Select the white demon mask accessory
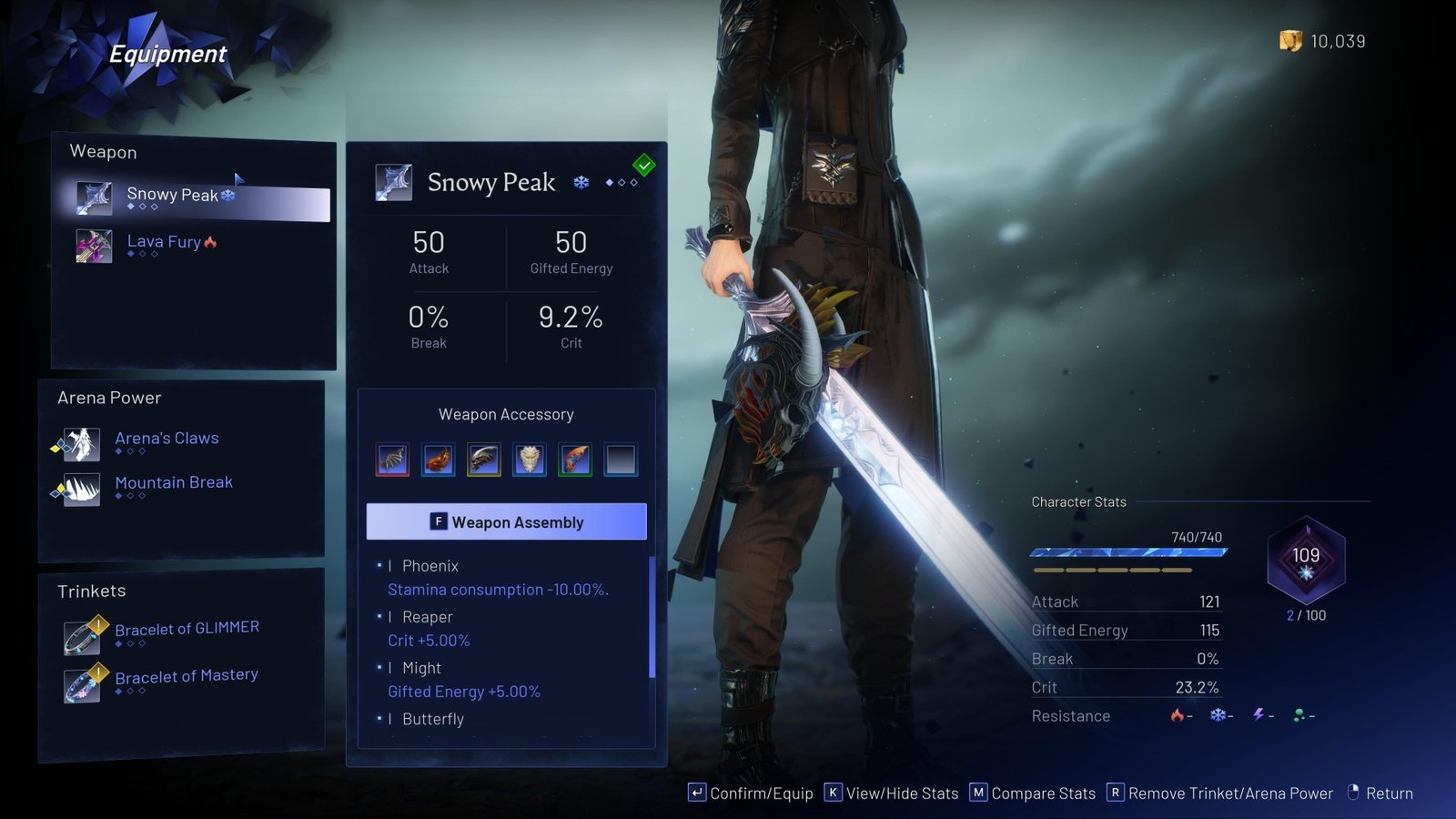 pyautogui.click(x=530, y=460)
